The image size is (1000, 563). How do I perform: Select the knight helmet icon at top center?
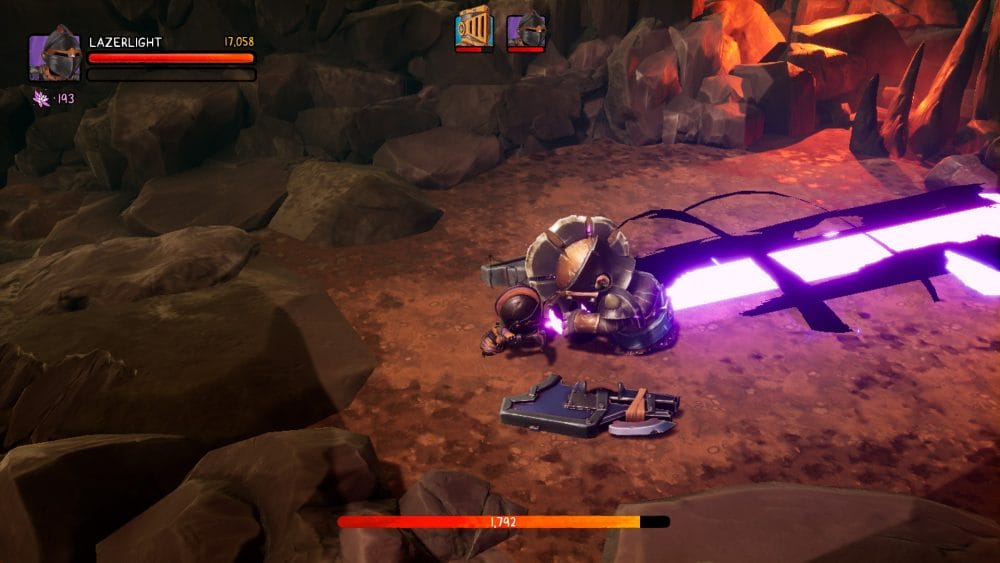tap(525, 28)
